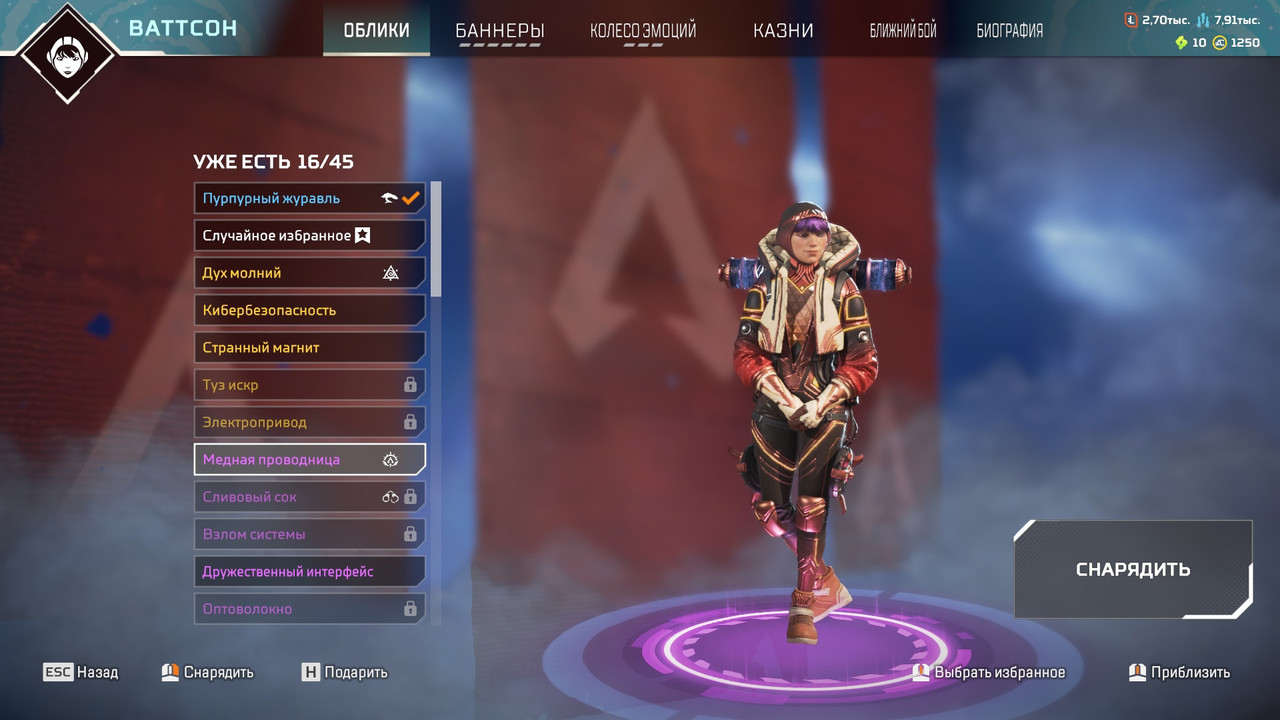Select the locked Оптоволокно skin
Viewport: 1280px width, 720px height.
pos(309,608)
